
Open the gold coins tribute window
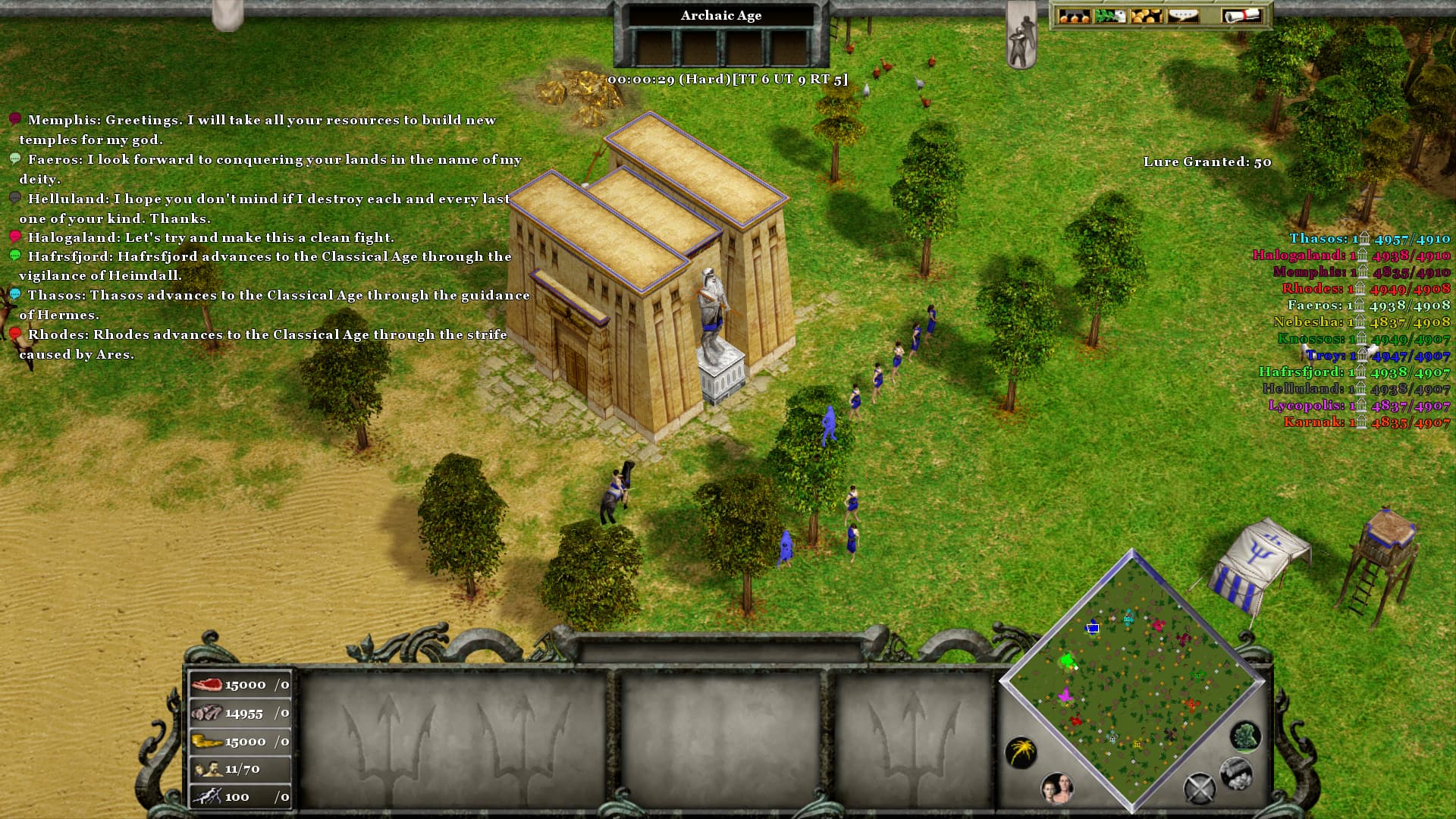[x=1146, y=15]
